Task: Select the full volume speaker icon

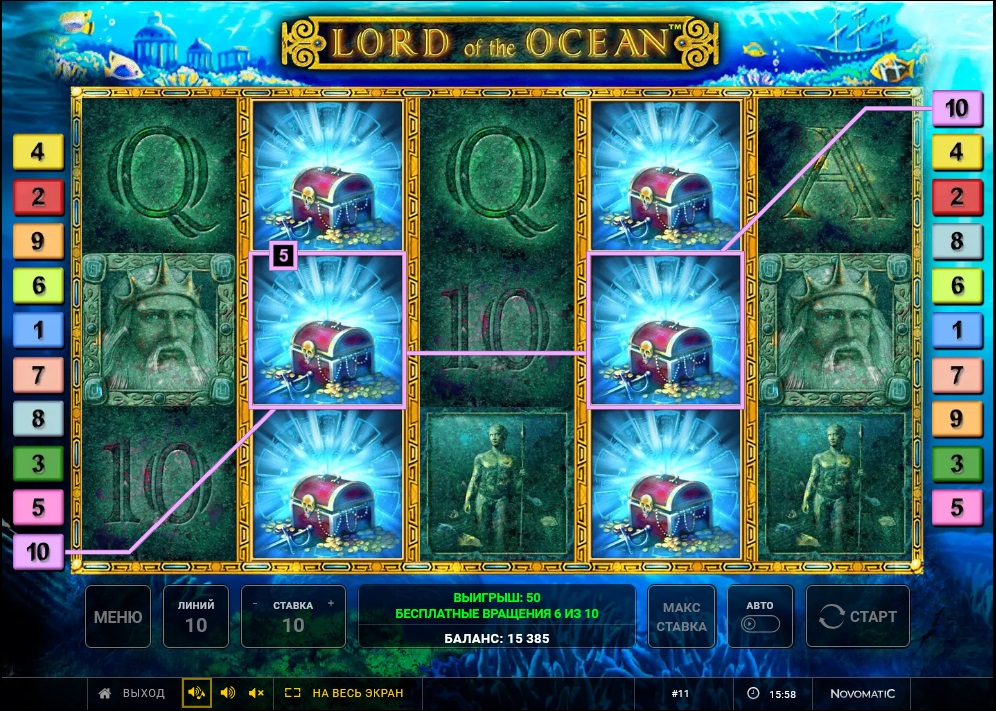Action: (x=197, y=692)
